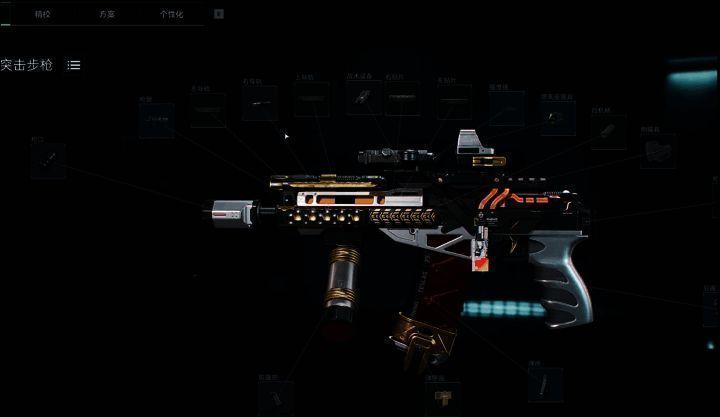Viewport: 720px width, 417px height.
Task: Select the 右导轨 right rail slot
Action: coord(259,103)
